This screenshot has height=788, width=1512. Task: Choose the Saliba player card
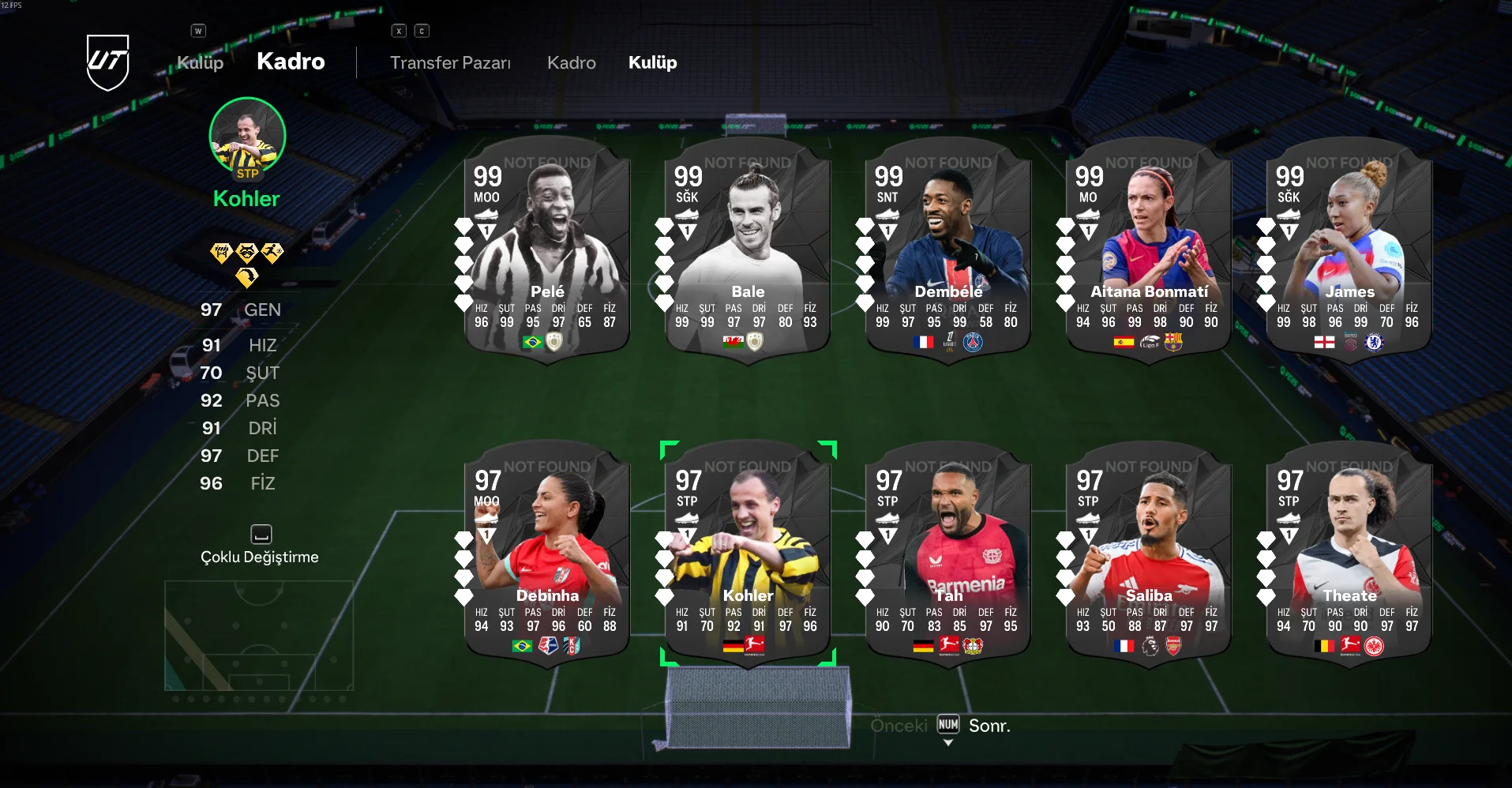coord(1149,553)
